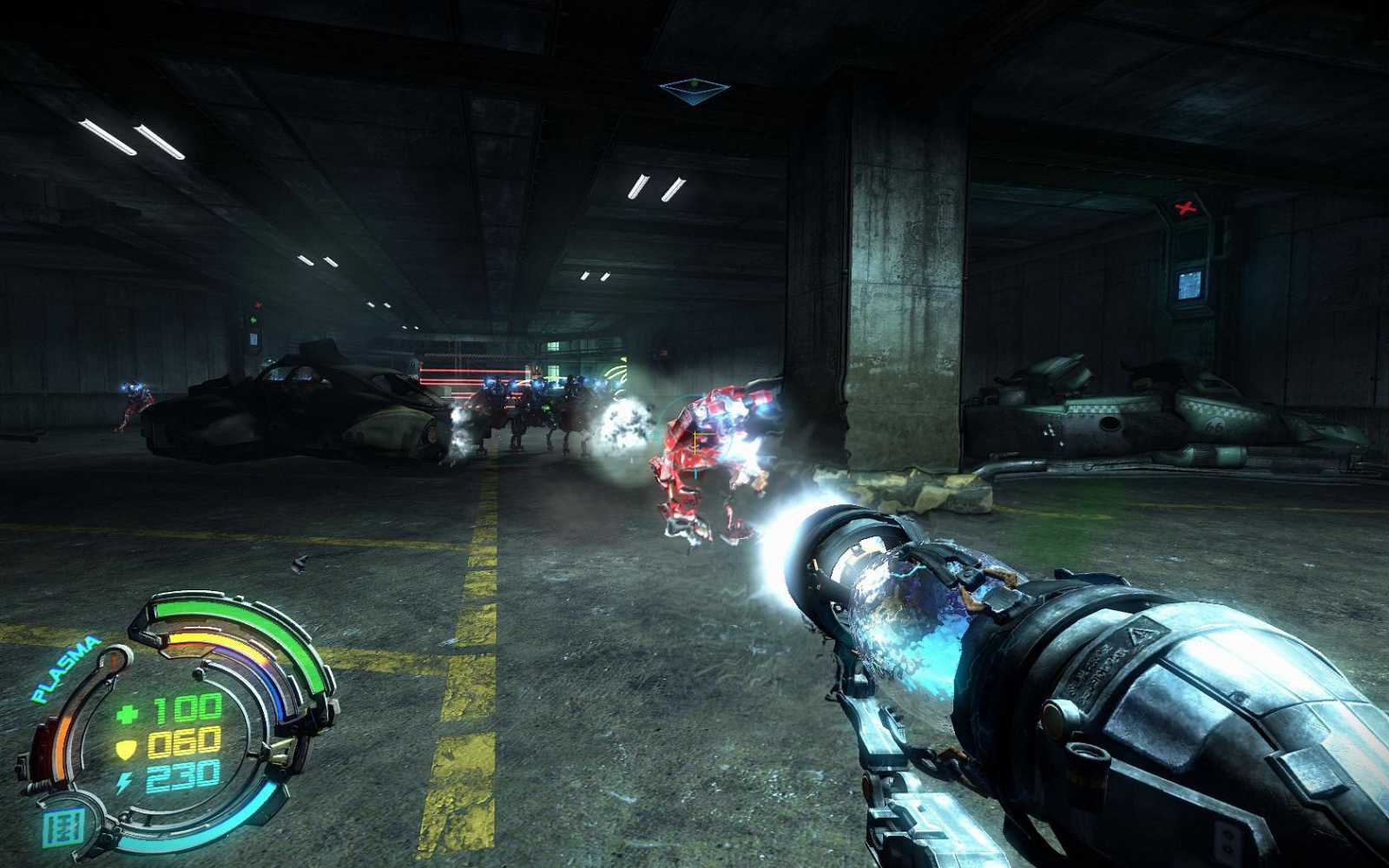The width and height of the screenshot is (1389, 868).
Task: Click the cyan weapon mode icon
Action: click(63, 825)
